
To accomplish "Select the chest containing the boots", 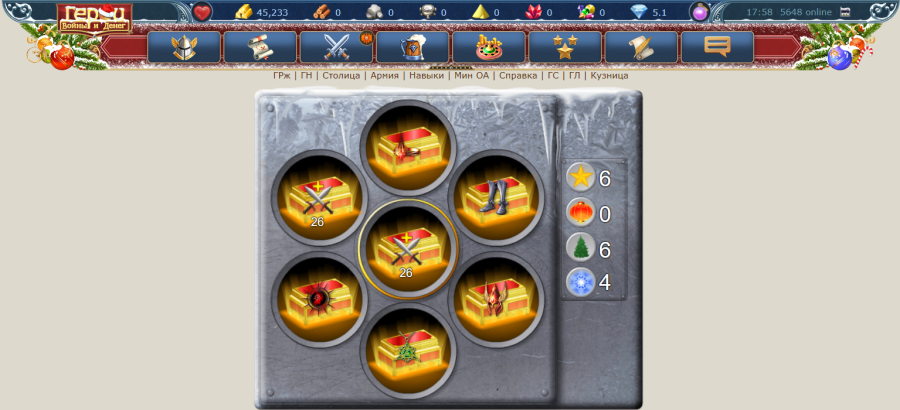I will tap(497, 196).
